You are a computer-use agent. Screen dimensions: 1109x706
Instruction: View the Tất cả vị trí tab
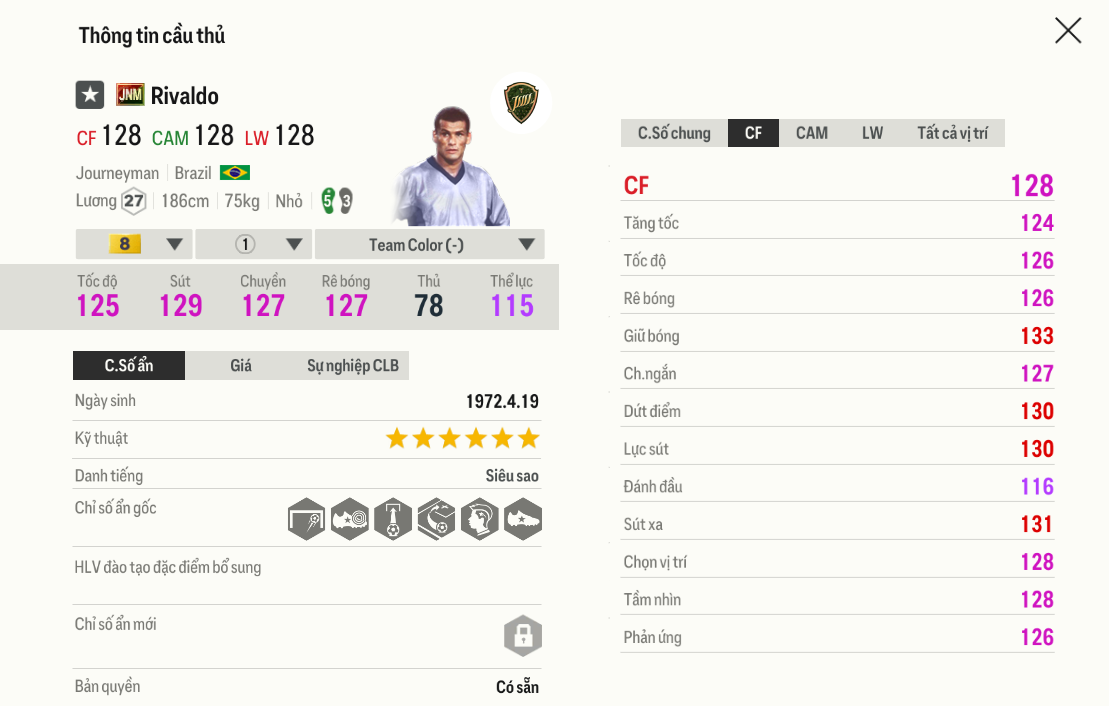pyautogui.click(x=952, y=133)
